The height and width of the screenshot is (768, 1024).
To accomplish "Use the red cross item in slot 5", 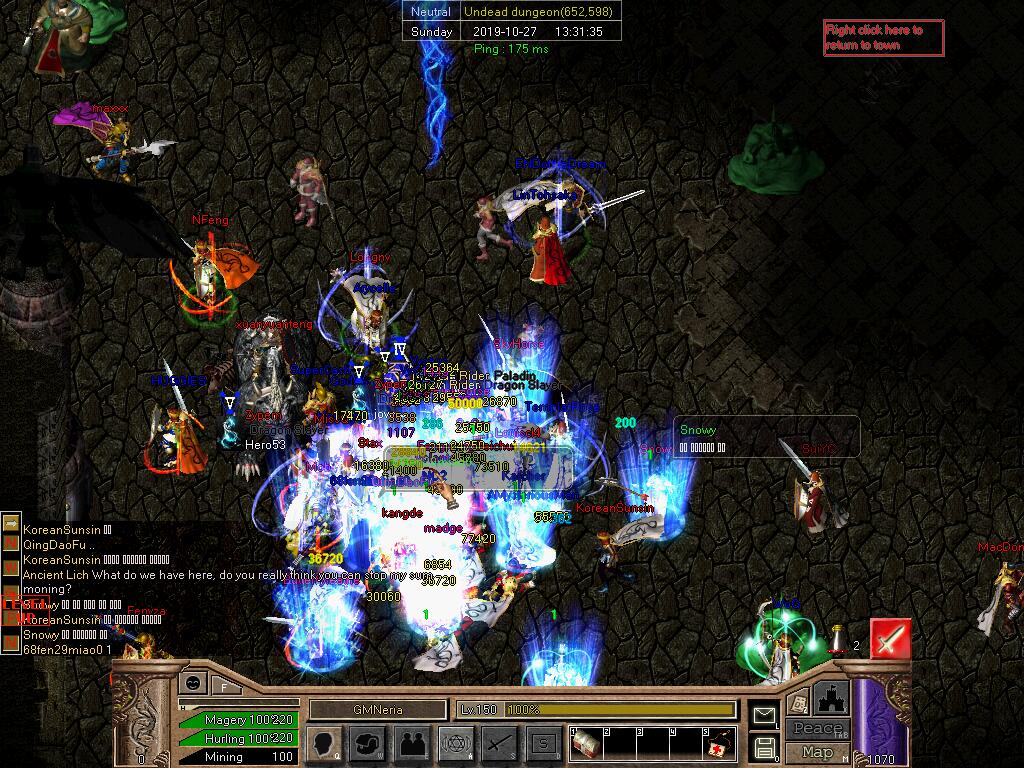I will click(718, 744).
